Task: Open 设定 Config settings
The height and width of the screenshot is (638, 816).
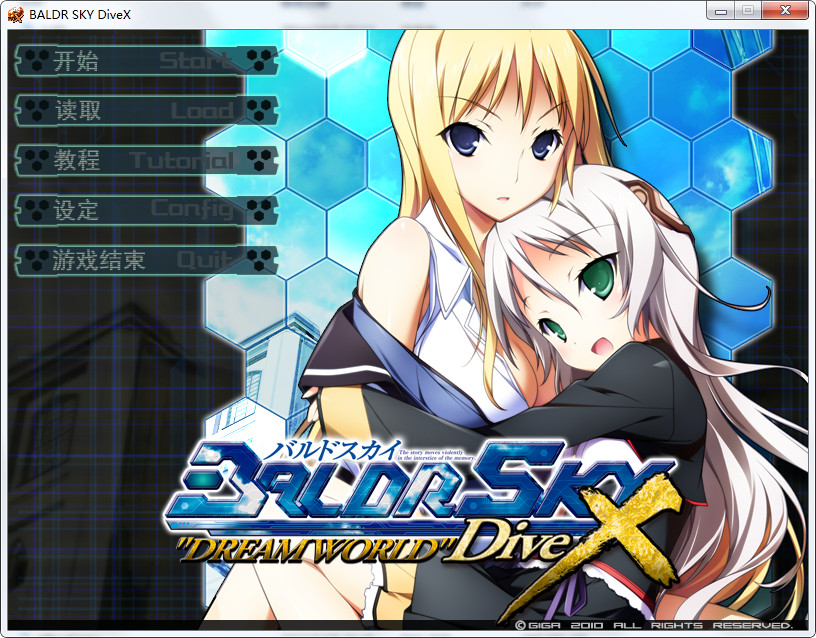Action: point(145,210)
